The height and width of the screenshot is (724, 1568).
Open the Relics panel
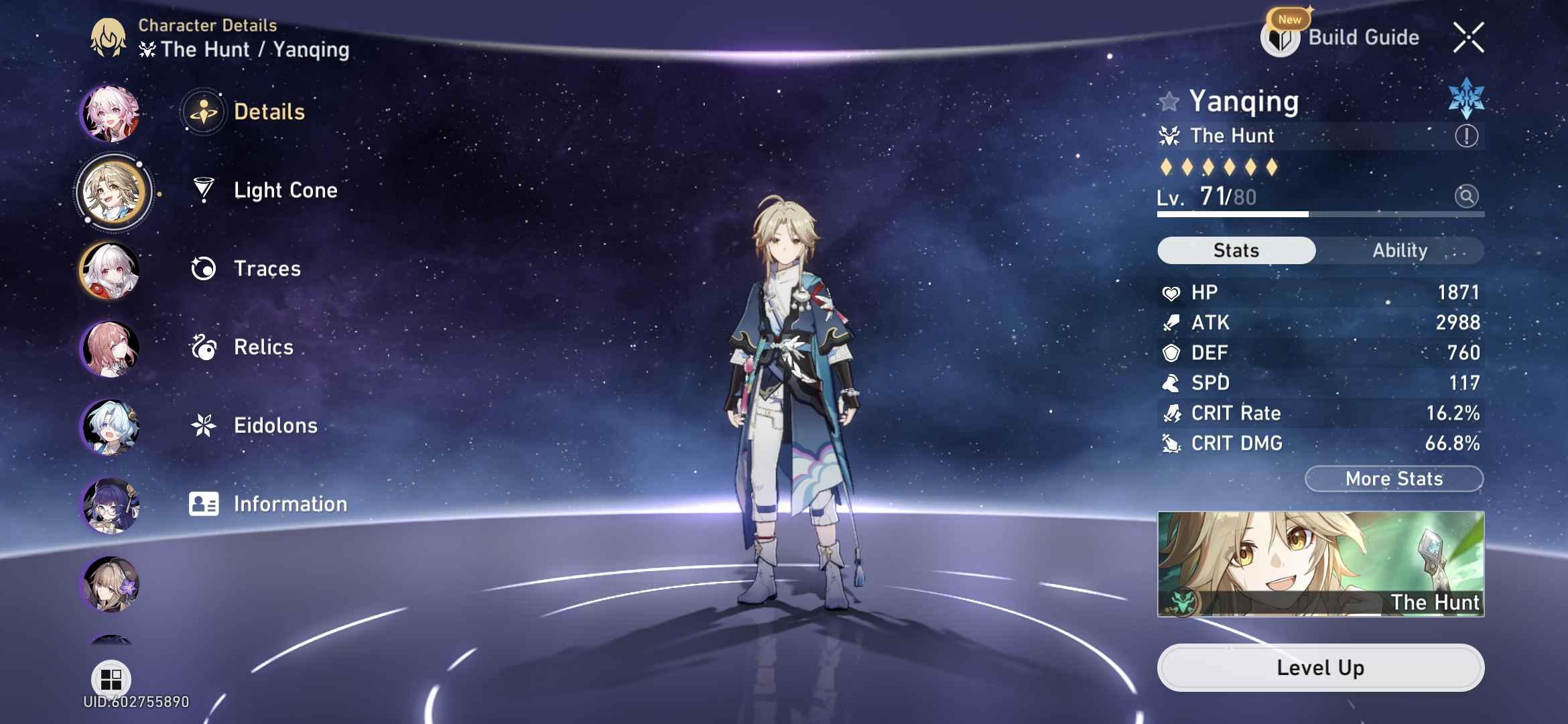(x=263, y=347)
